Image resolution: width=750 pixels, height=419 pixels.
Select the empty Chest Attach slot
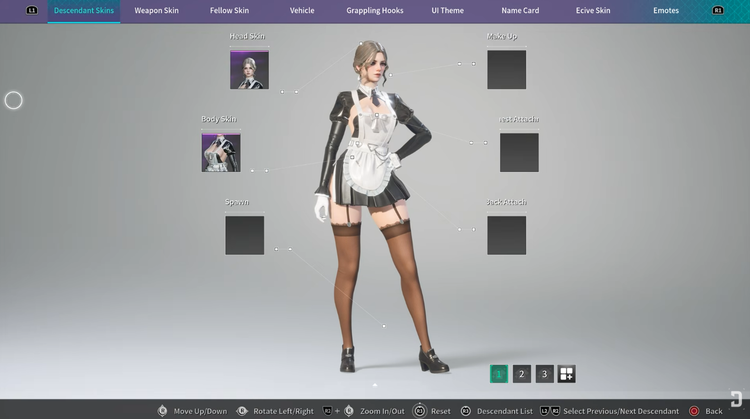pos(519,153)
